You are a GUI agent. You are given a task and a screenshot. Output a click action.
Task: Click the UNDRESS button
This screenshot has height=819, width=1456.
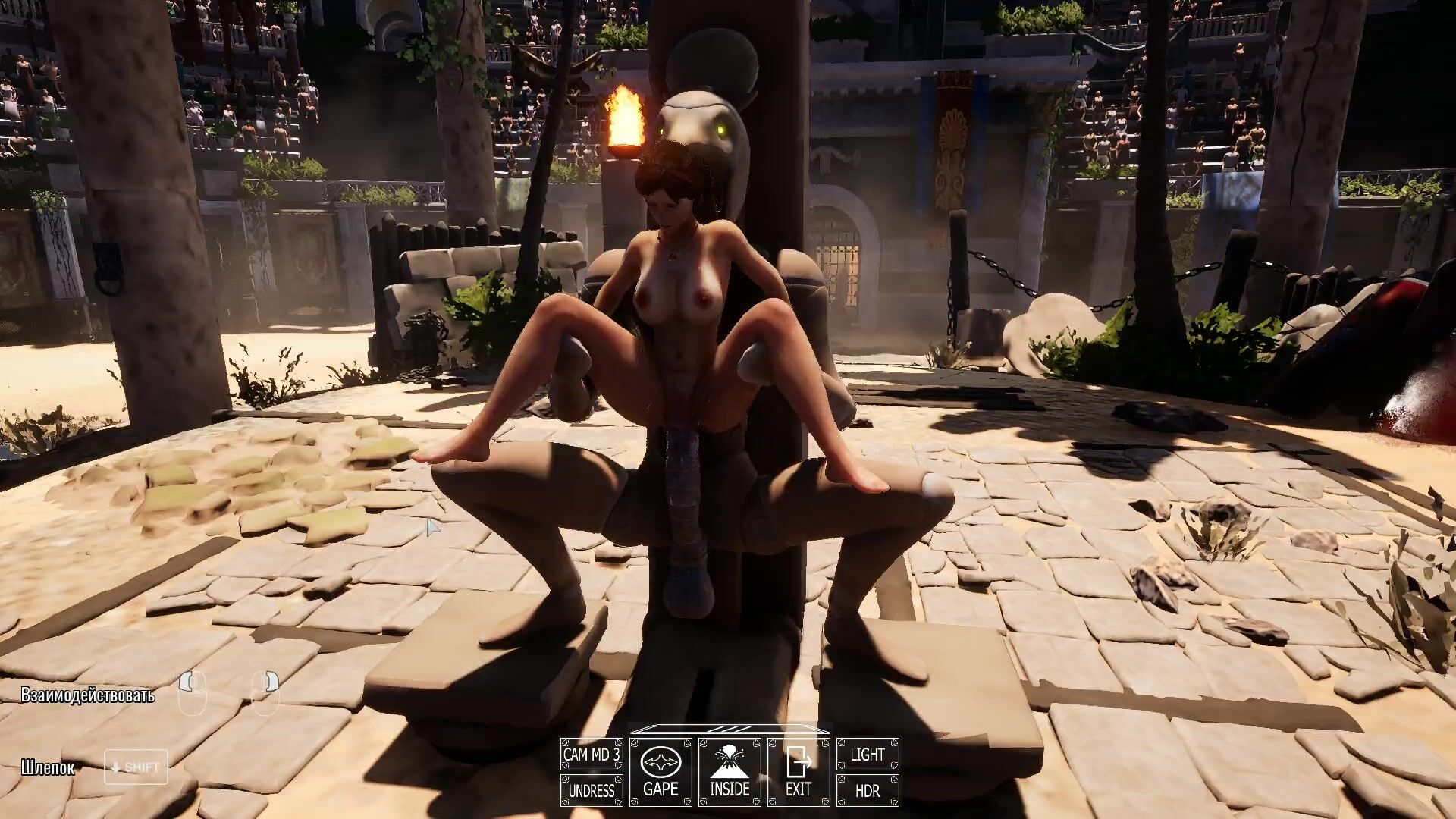click(591, 790)
